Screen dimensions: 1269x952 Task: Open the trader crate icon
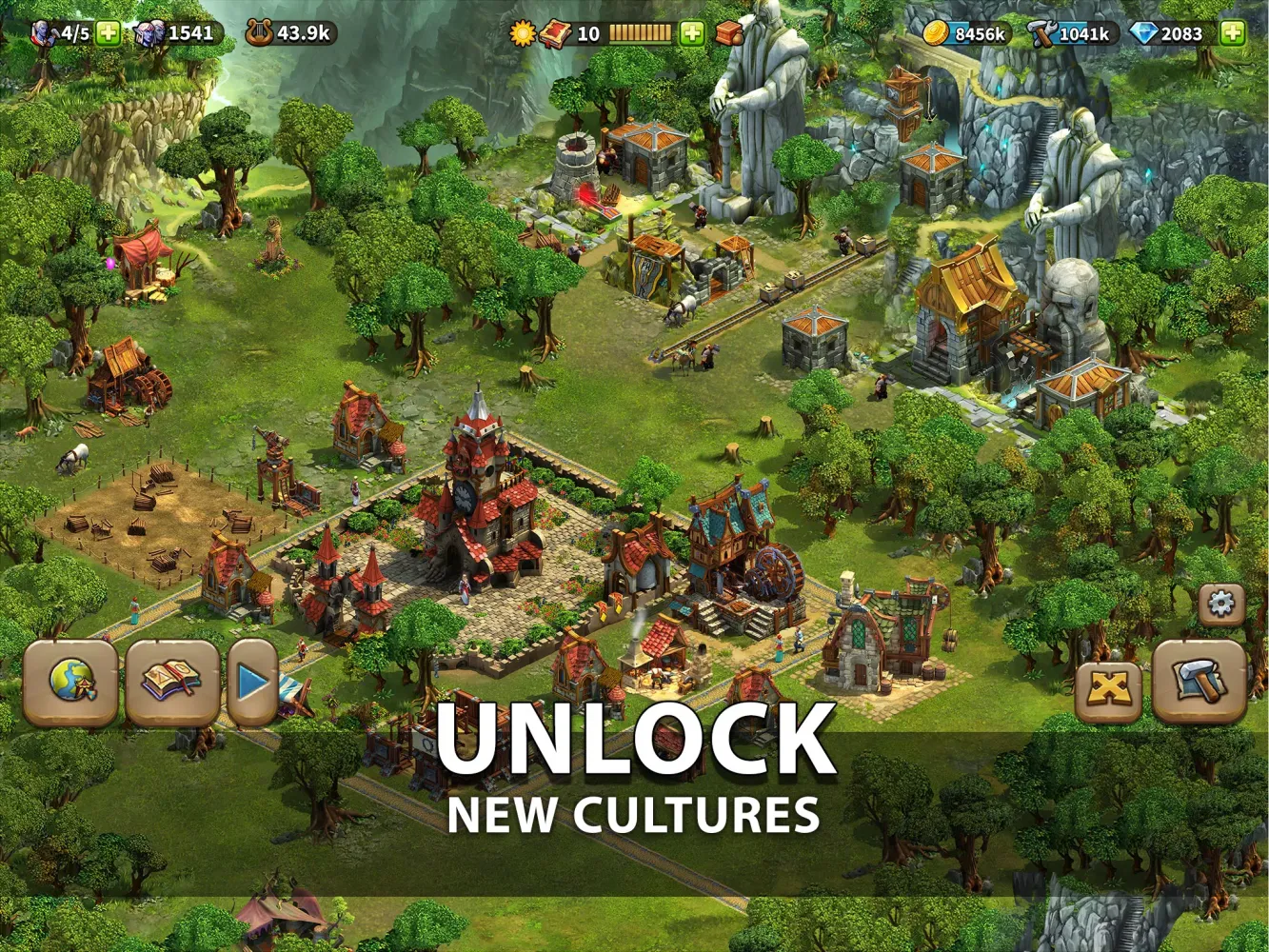coord(728,31)
